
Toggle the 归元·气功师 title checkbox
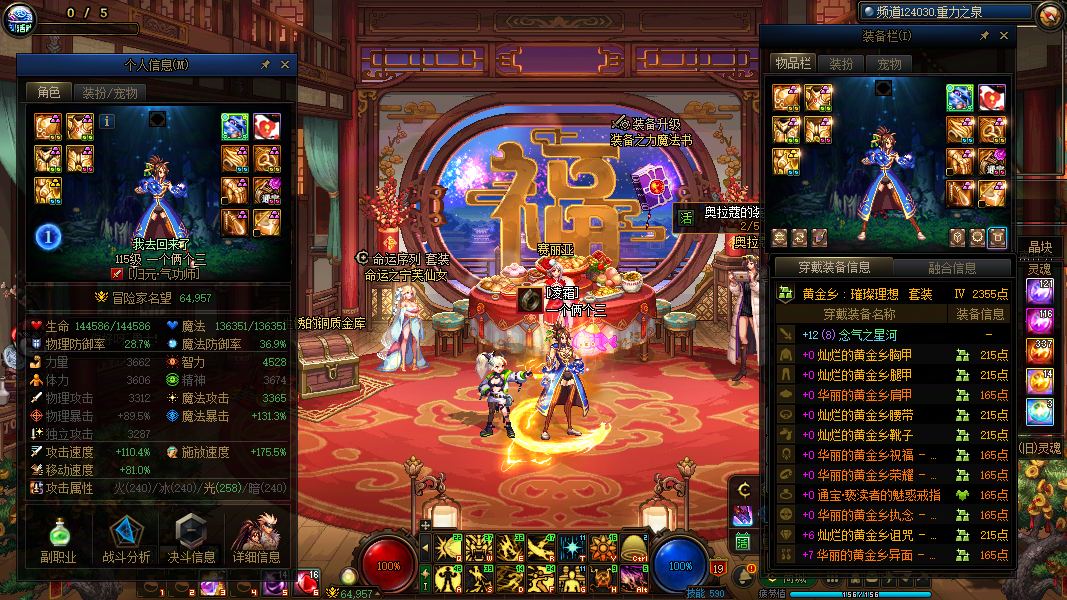117,272
